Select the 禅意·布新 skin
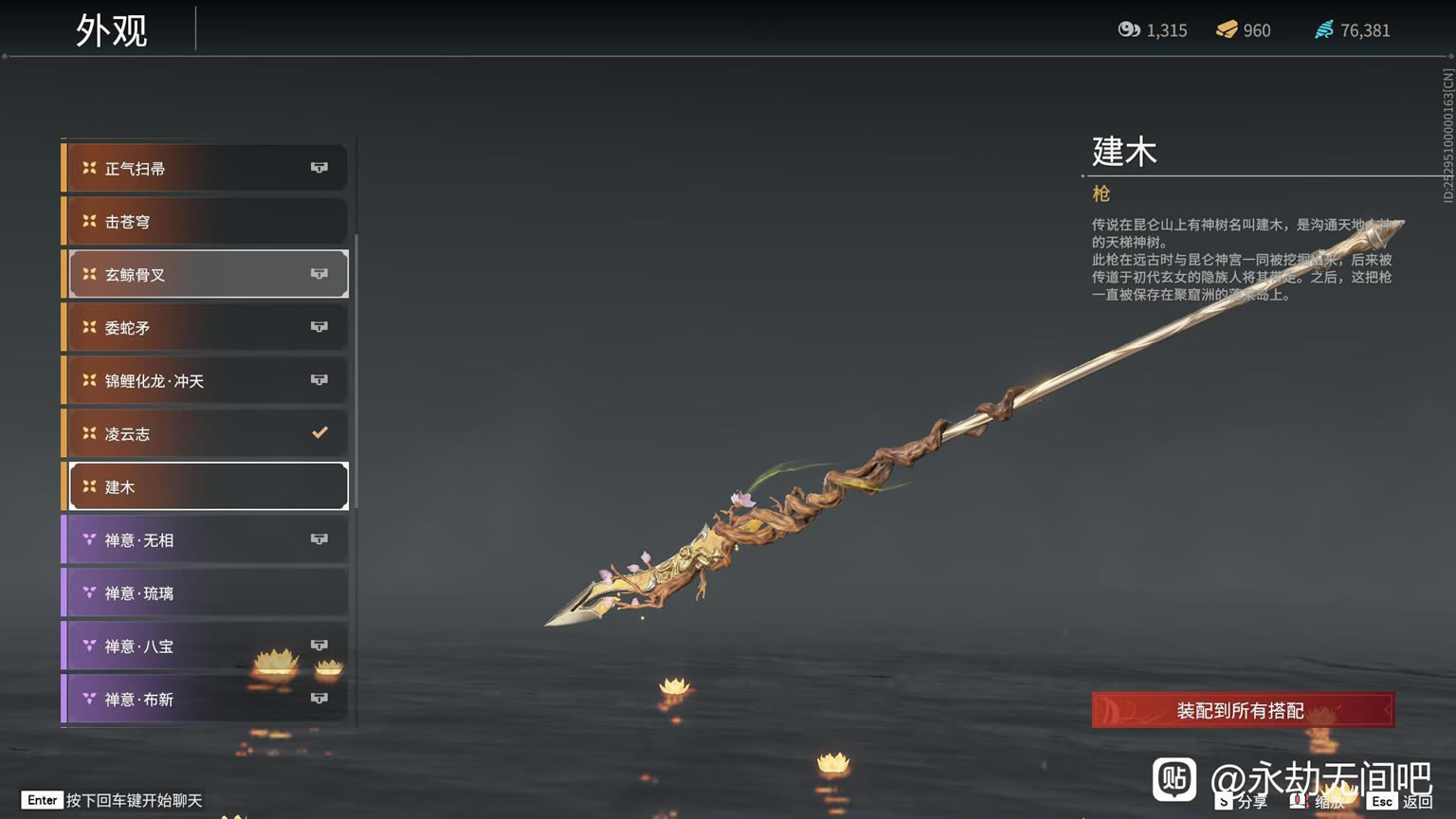The image size is (1456, 819). (x=205, y=700)
